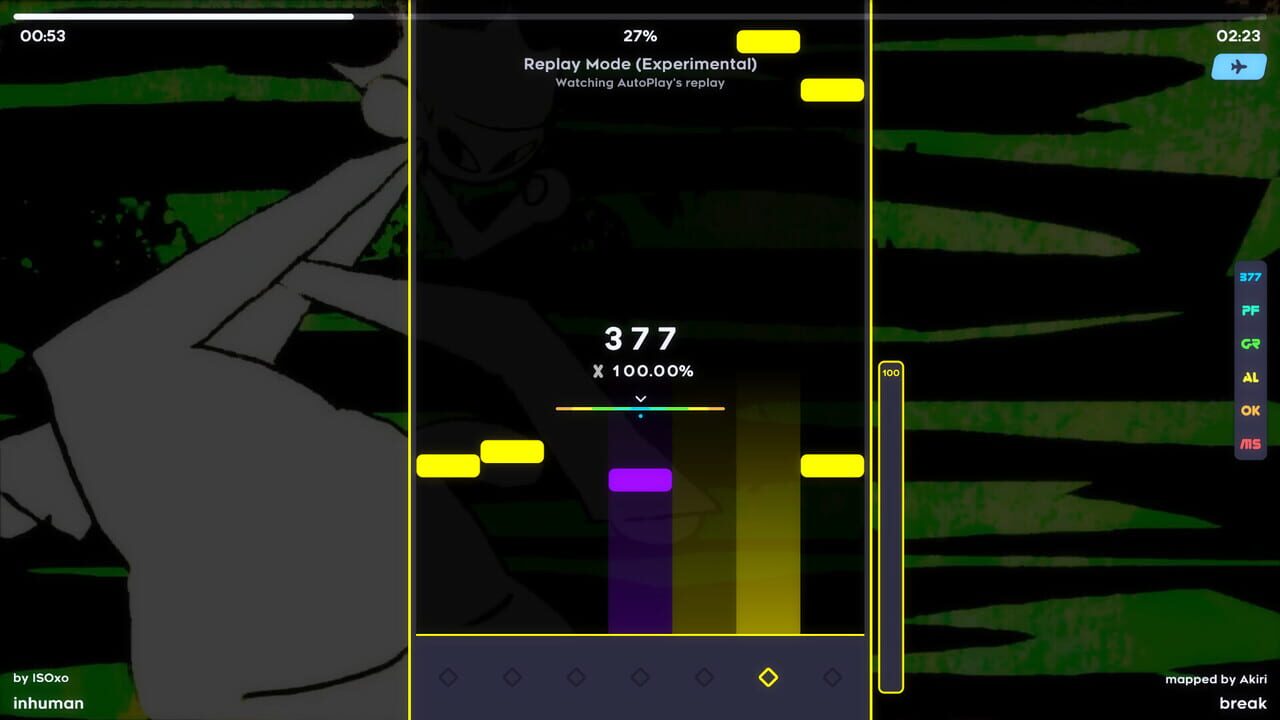Click the rainbow timing accuracy bar
The image size is (1280, 720).
click(x=639, y=408)
